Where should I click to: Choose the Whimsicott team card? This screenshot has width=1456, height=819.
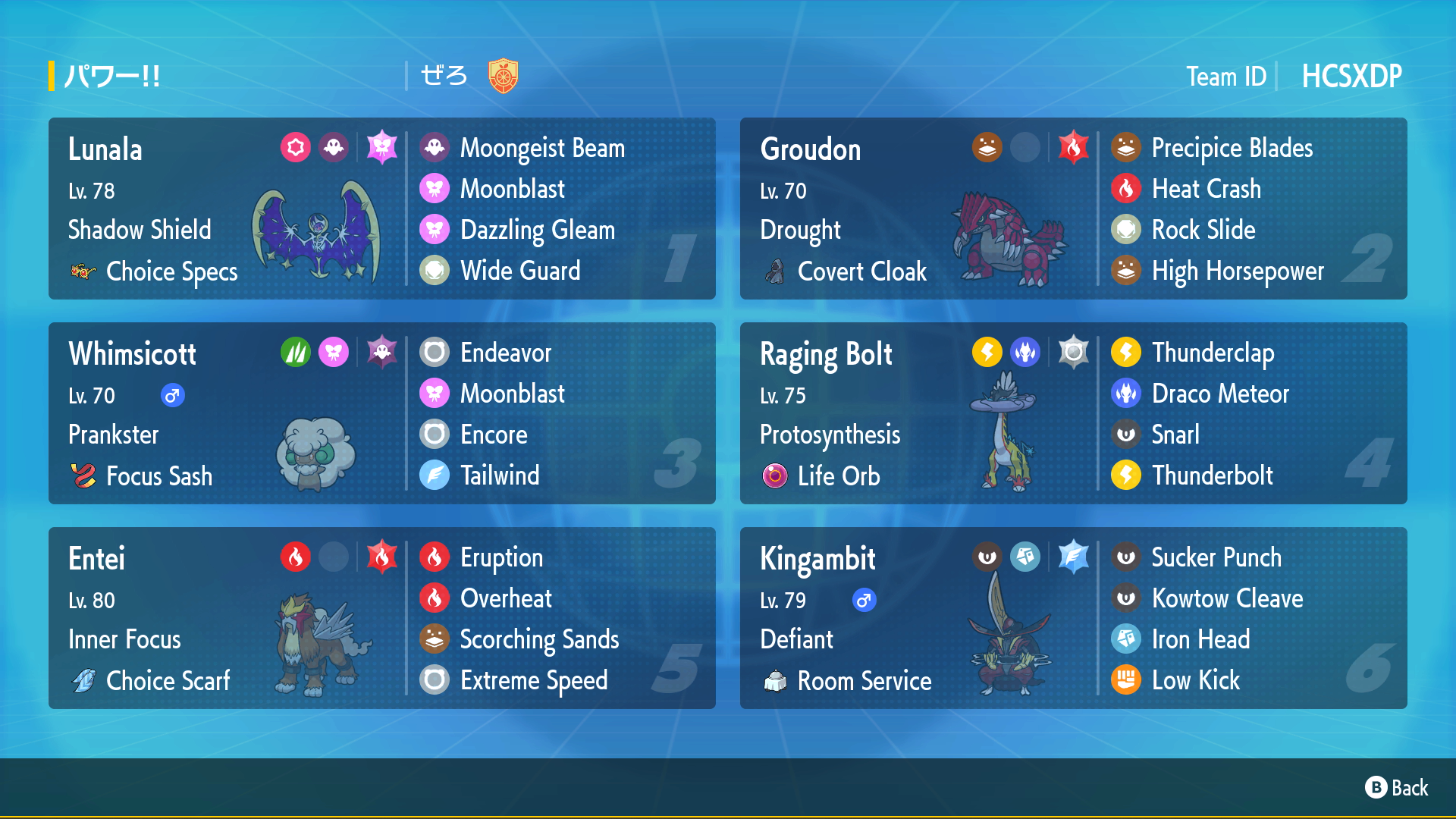381,413
